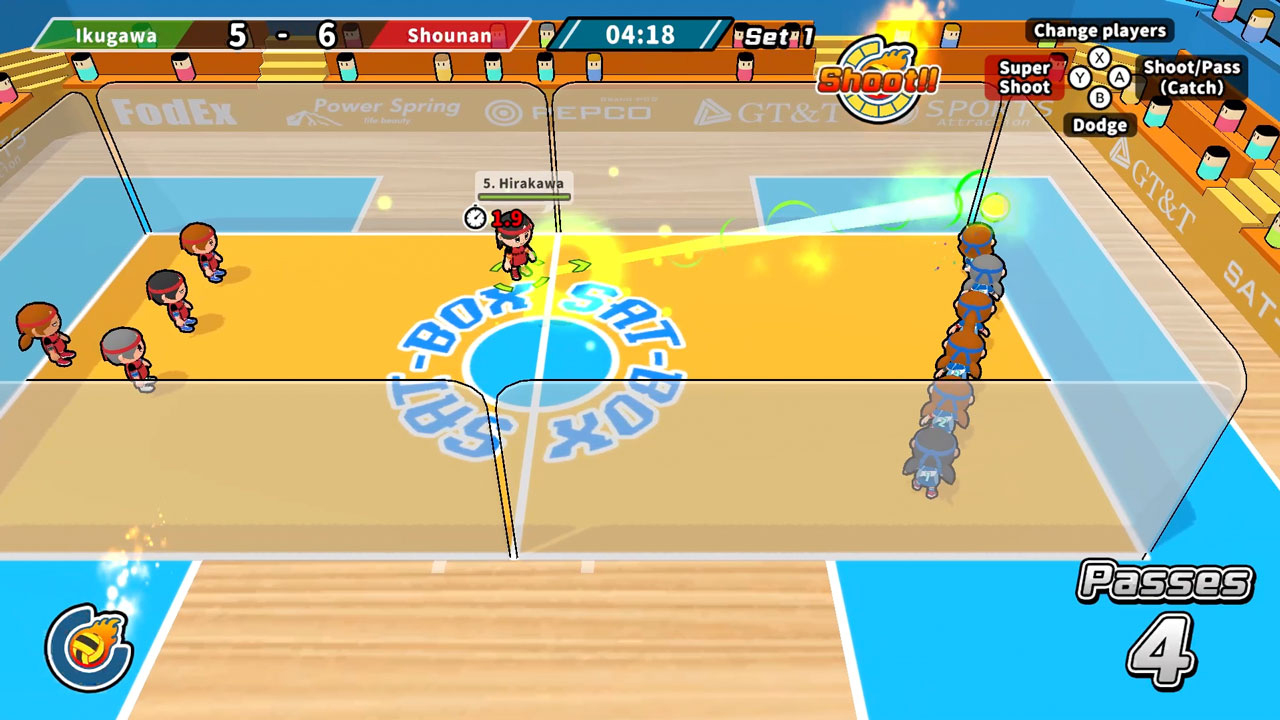
Task: Click the stopwatch icon above Hirakawa
Action: [x=476, y=215]
